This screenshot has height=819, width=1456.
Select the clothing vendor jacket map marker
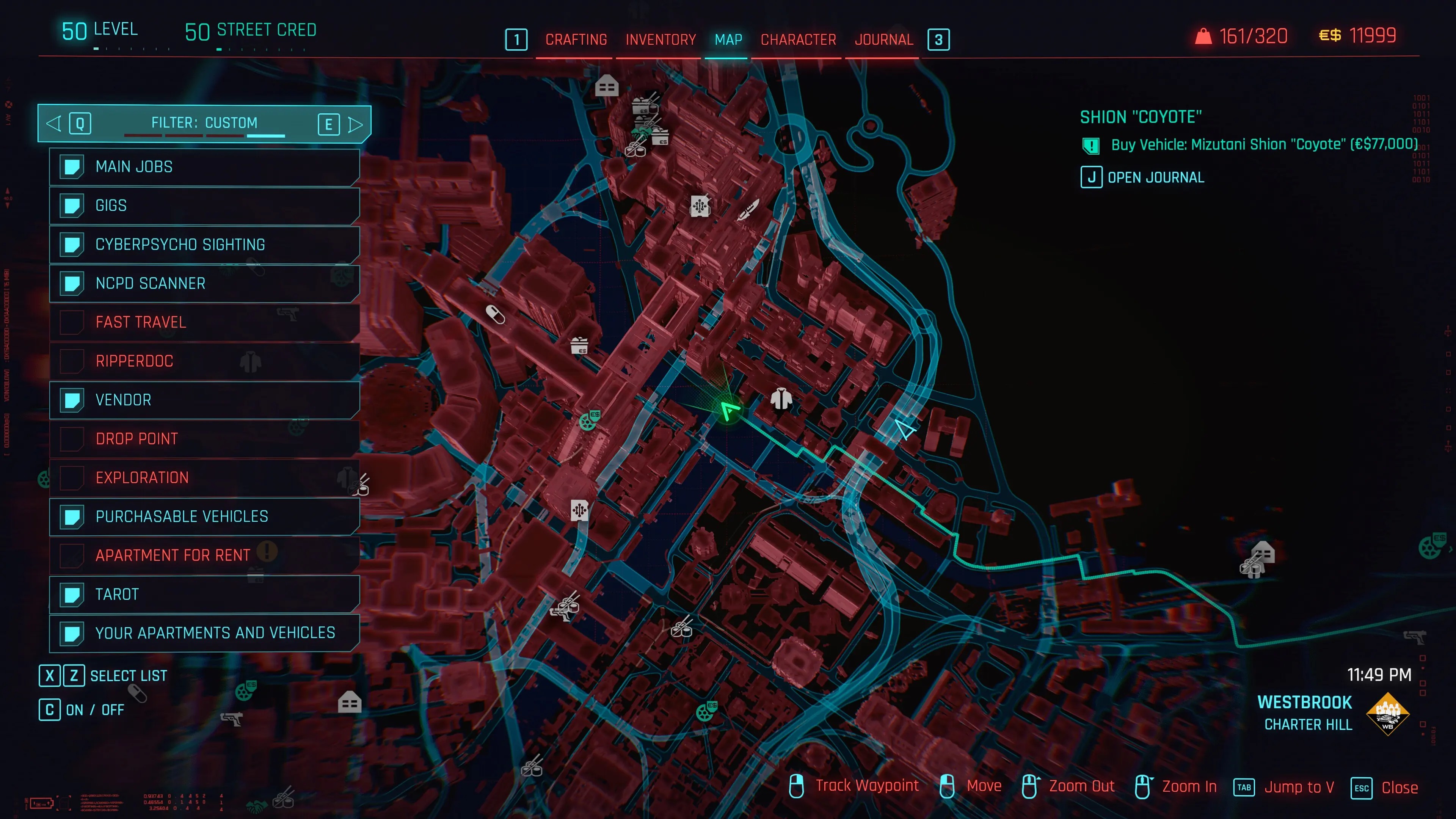coord(781,399)
